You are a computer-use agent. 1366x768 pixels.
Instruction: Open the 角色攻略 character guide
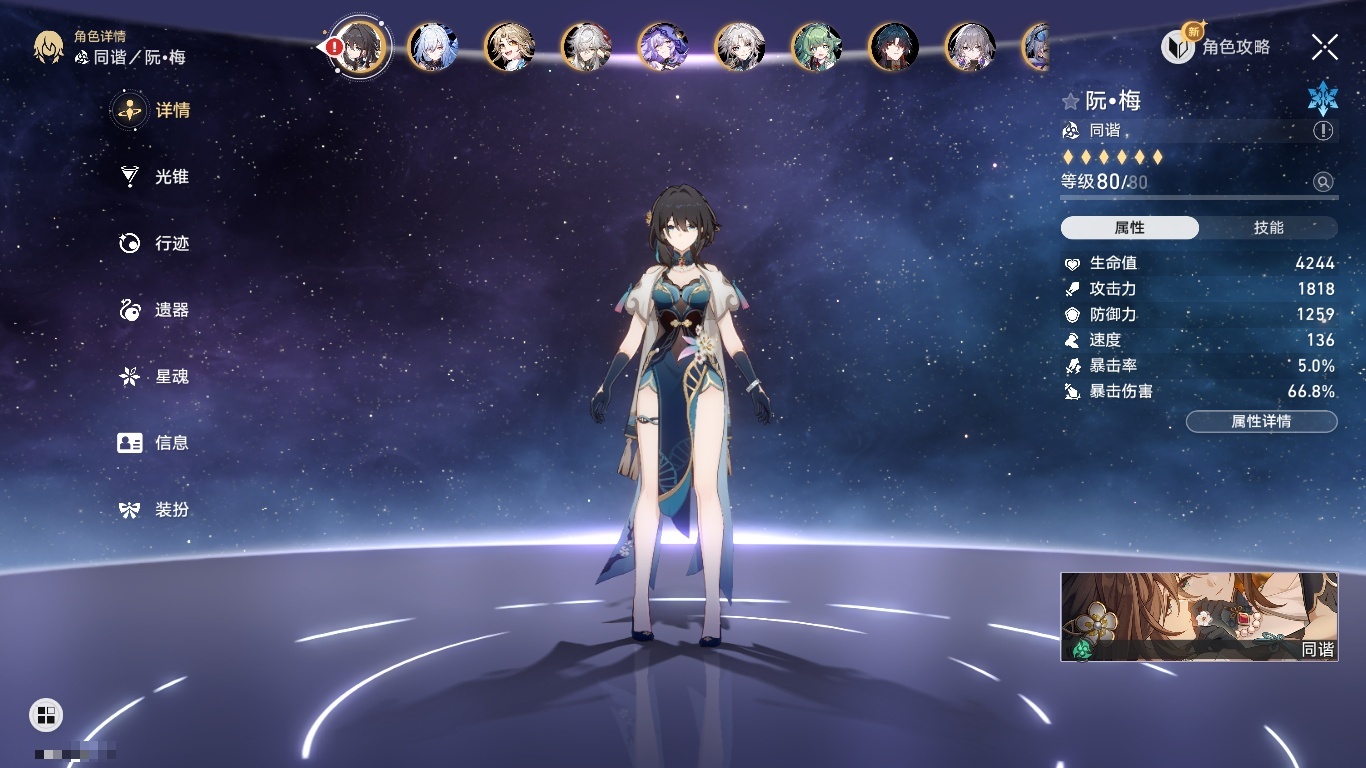point(1216,46)
